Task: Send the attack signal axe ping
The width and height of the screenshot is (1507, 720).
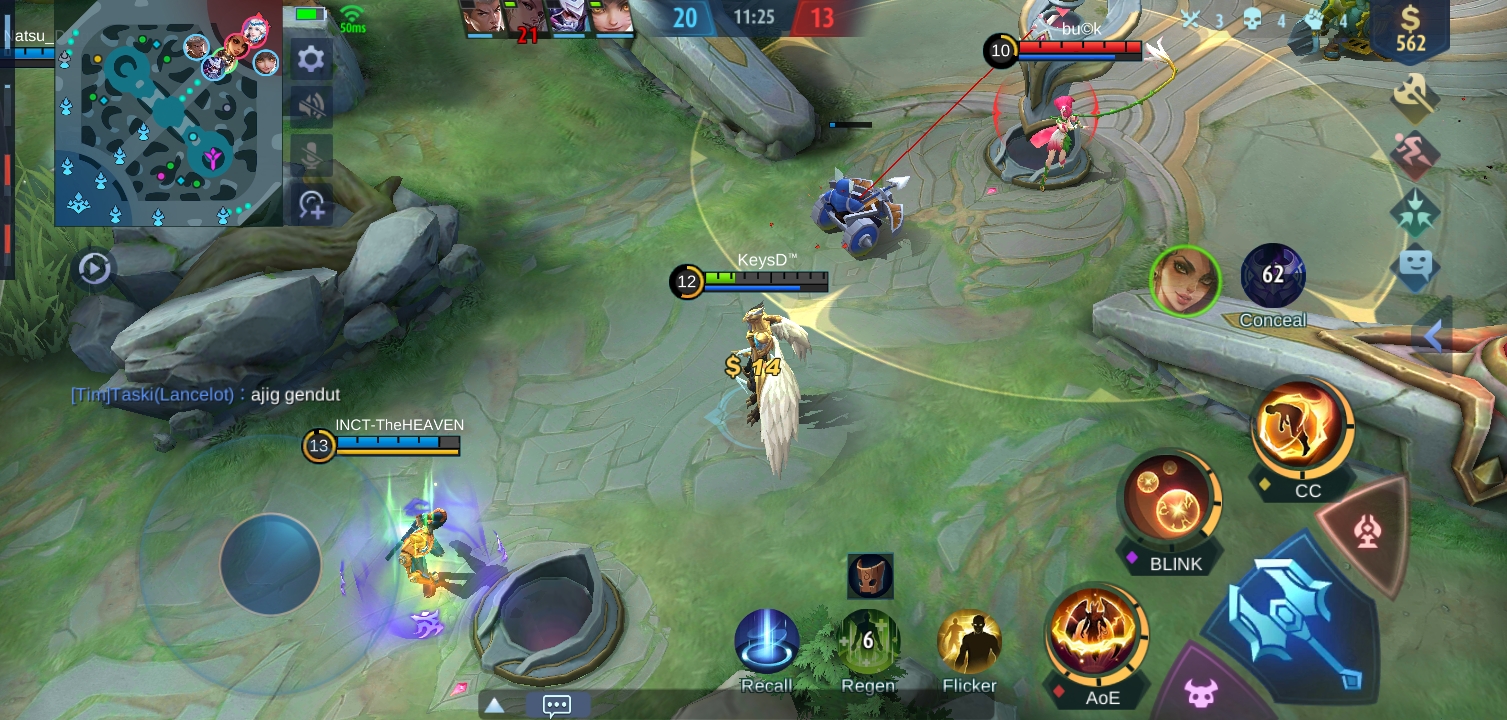Action: point(1414,98)
